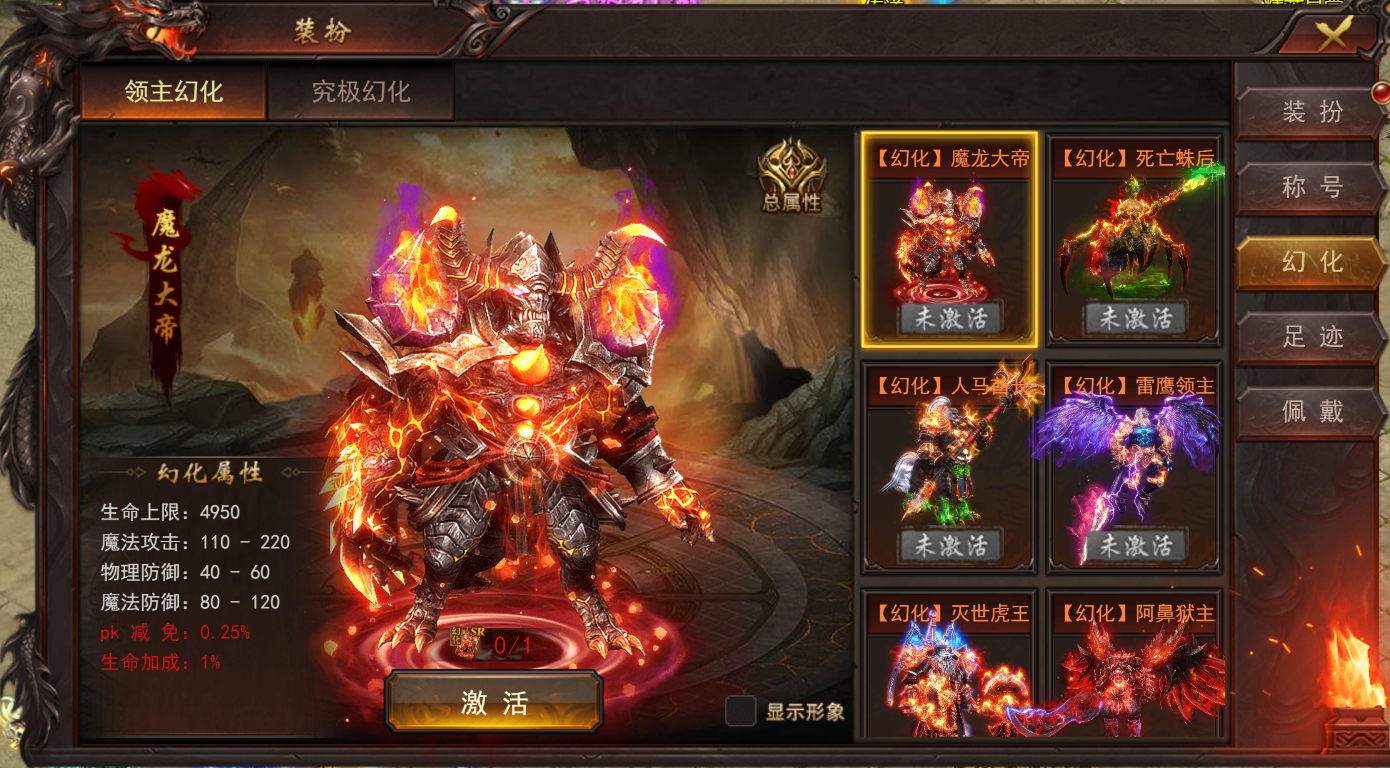Select the 魔龙大帝 transformation card
The image size is (1390, 768).
coord(949,240)
